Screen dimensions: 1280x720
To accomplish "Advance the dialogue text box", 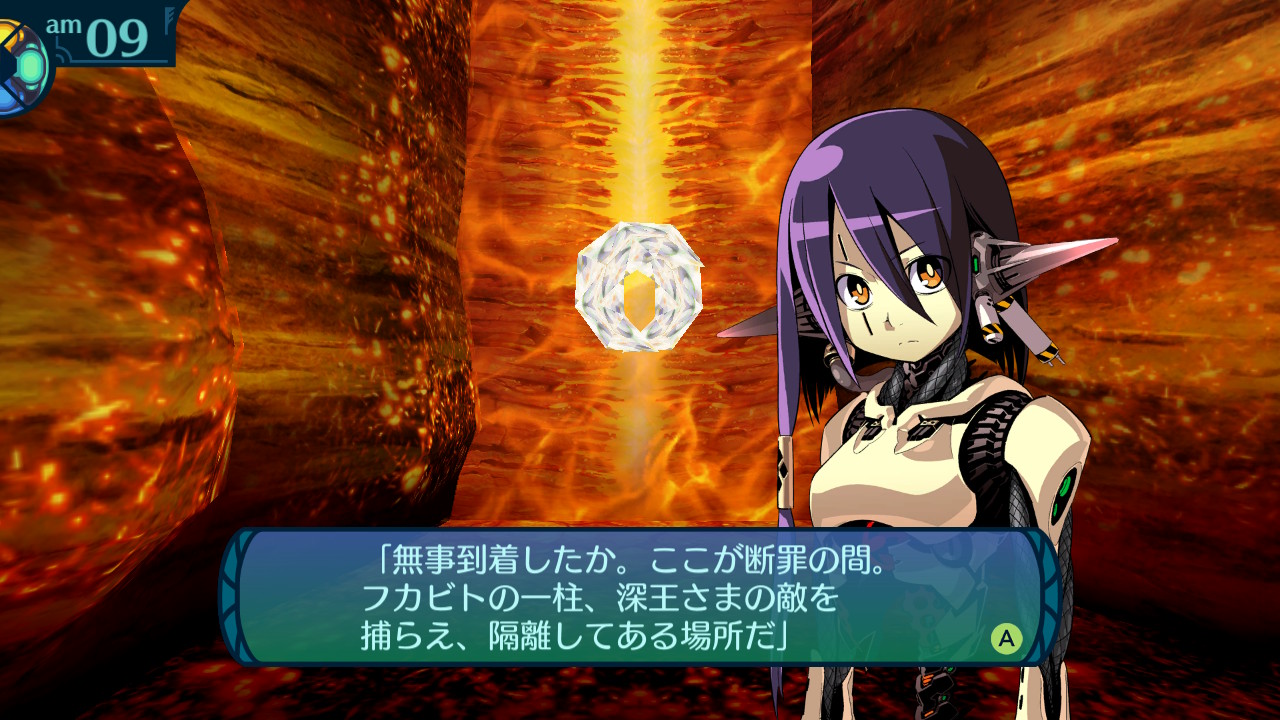I will point(1006,638).
